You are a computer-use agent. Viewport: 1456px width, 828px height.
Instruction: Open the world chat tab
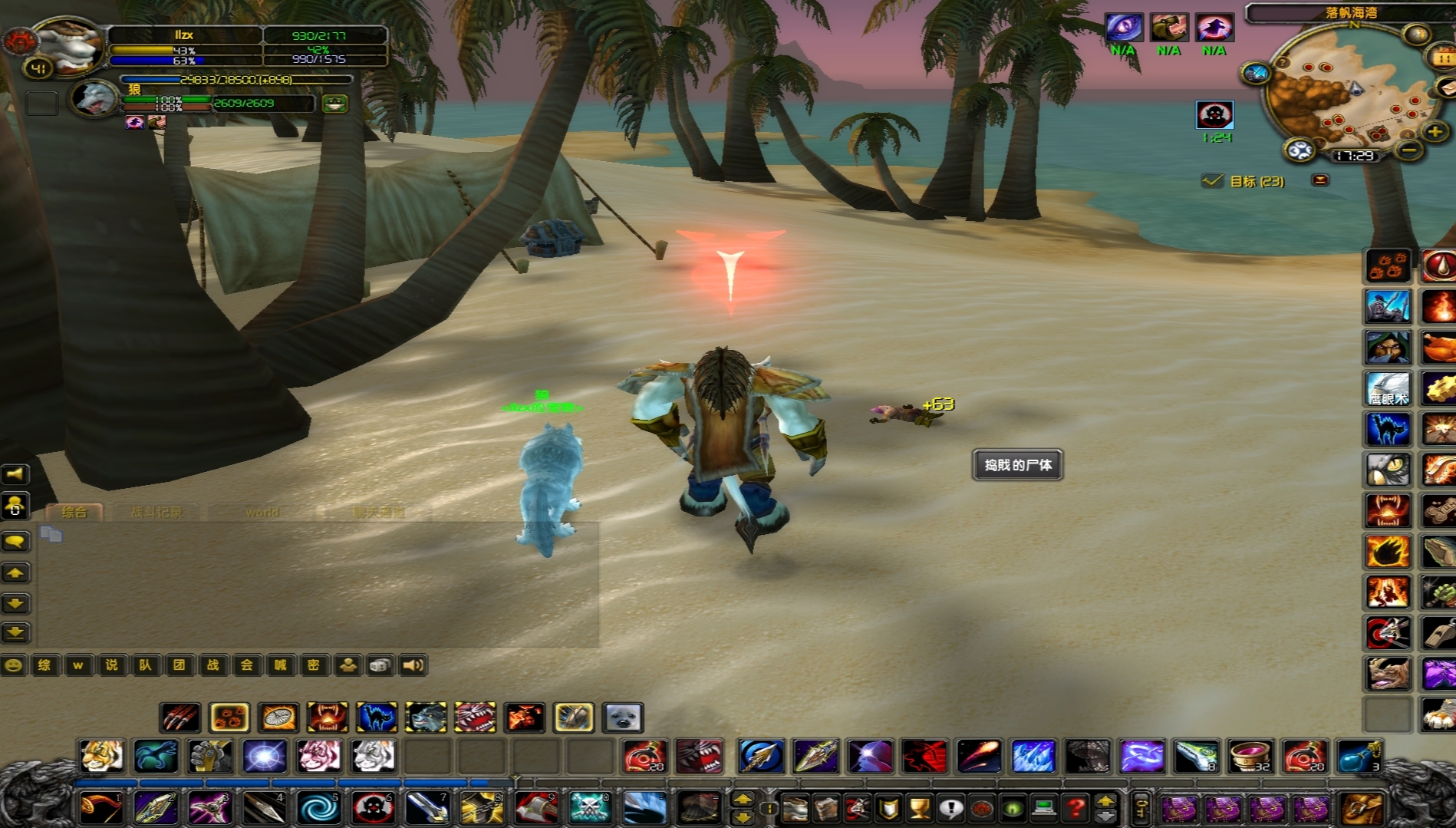click(x=262, y=512)
